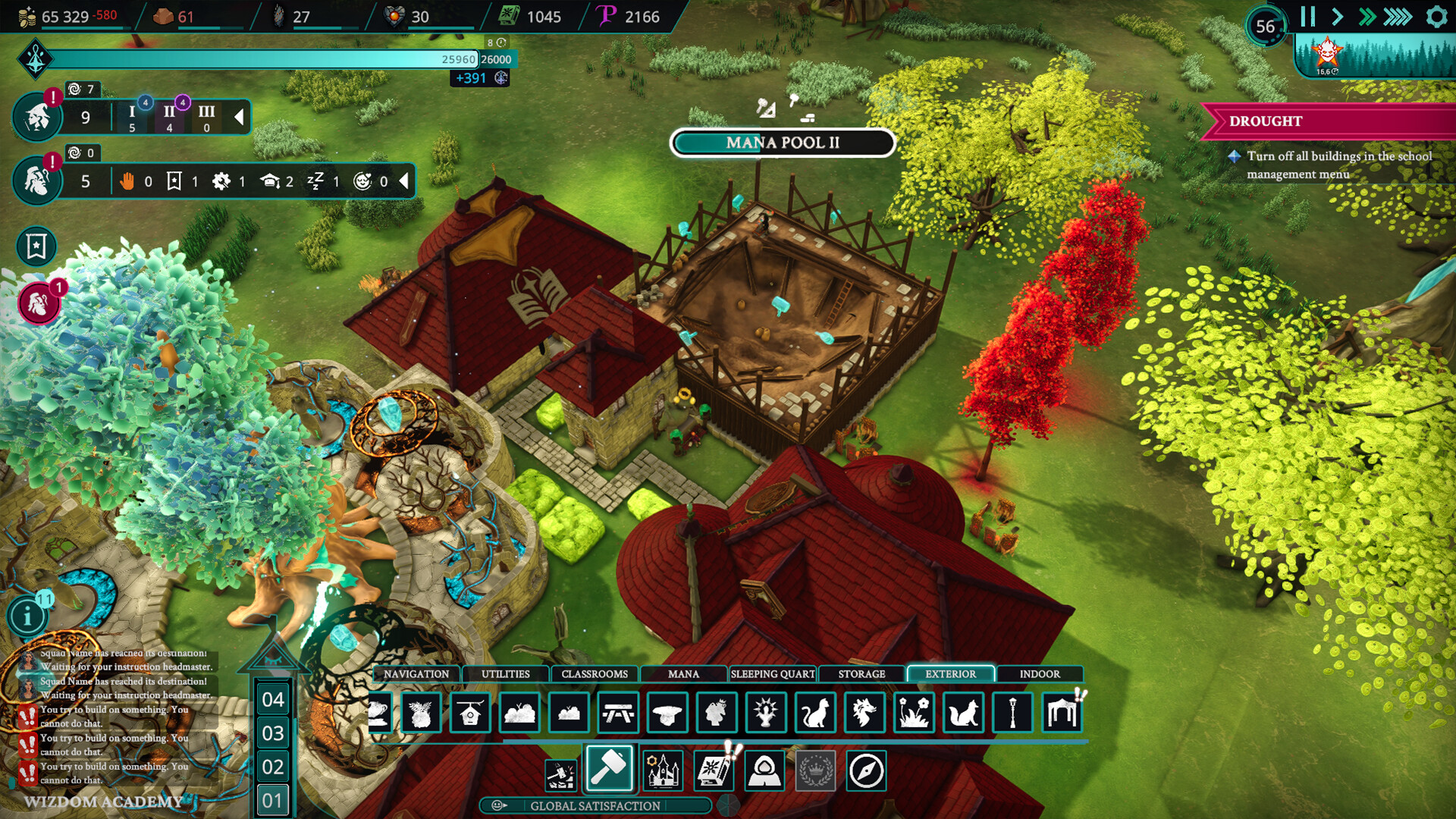Select the dragon statue decoration

tap(863, 712)
